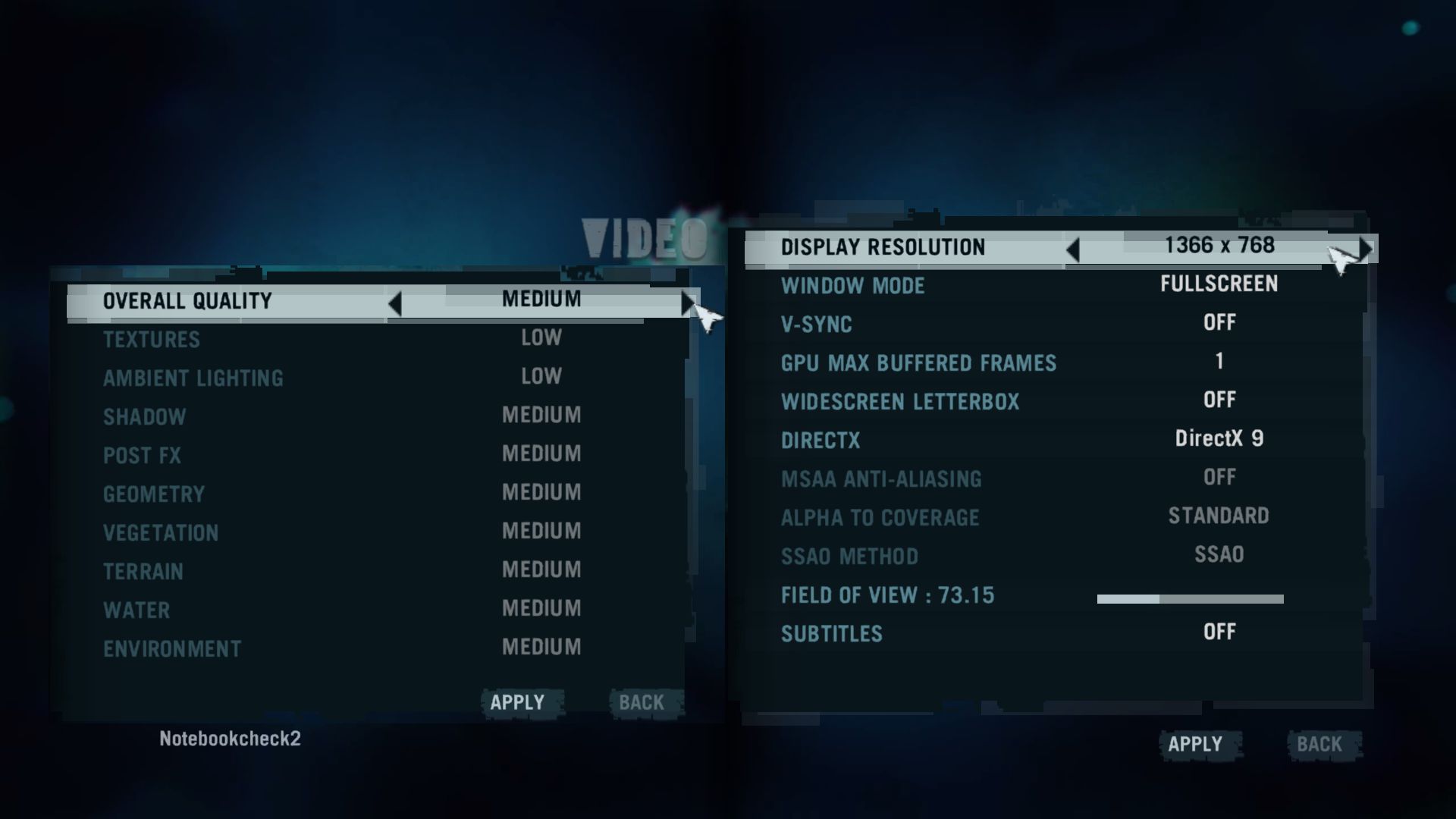Click the Field of View slider bar
The image size is (1456, 819).
click(1190, 599)
